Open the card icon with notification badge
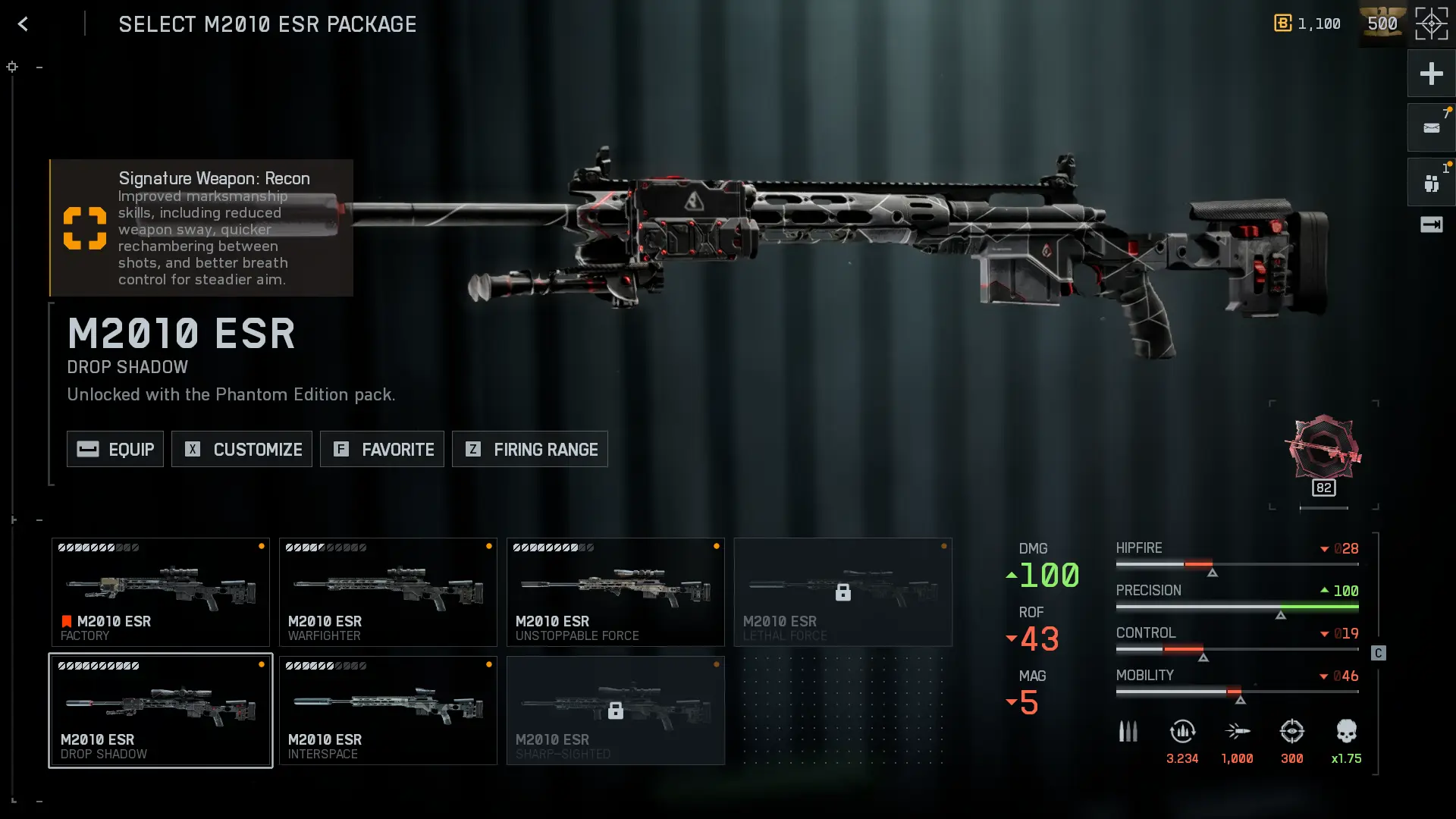Screen dimensions: 1456x819 1431,128
